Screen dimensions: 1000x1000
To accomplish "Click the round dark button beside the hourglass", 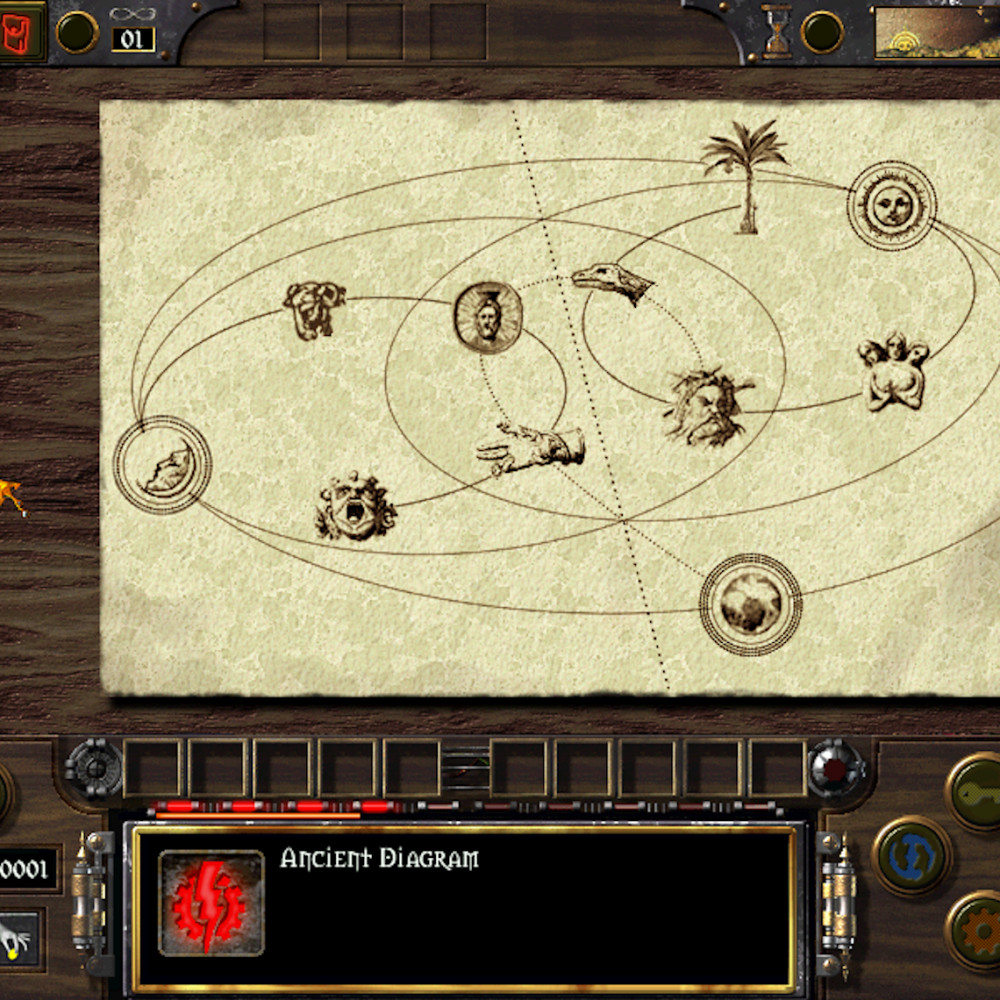I will (x=822, y=32).
